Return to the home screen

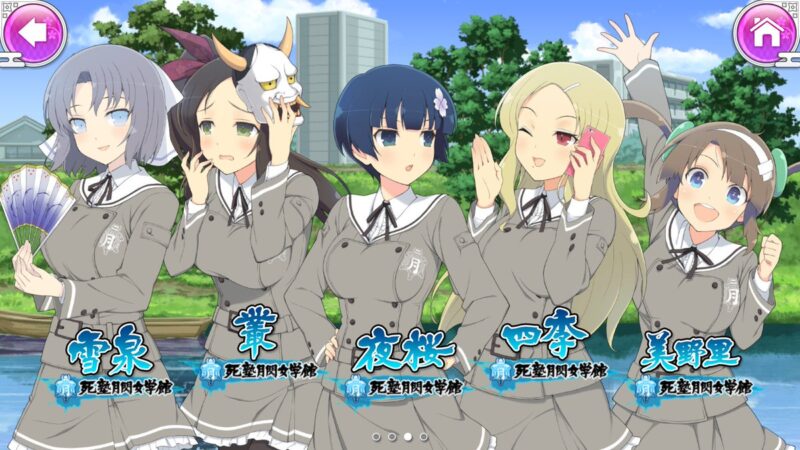pyautogui.click(x=765, y=33)
